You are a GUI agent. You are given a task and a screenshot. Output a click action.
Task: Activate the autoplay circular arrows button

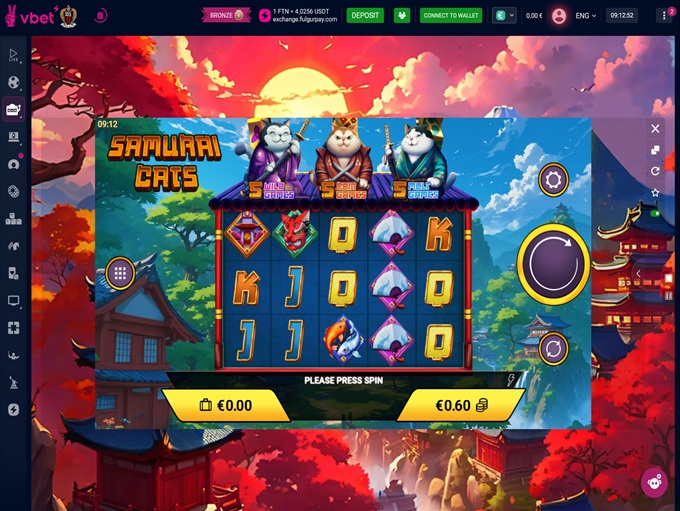point(553,349)
